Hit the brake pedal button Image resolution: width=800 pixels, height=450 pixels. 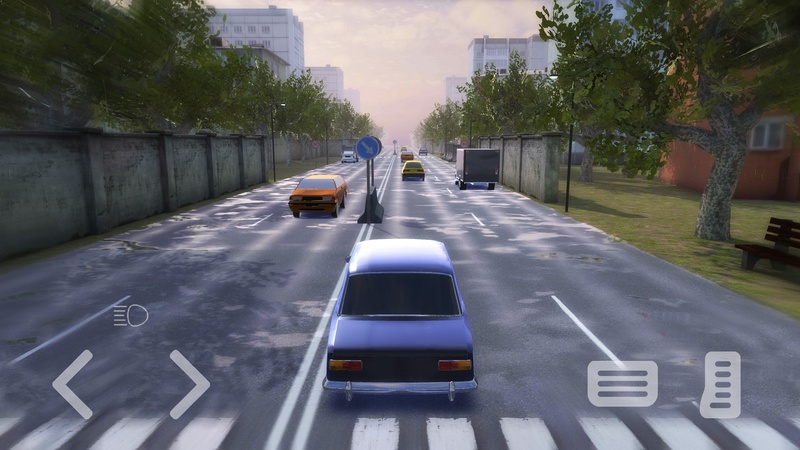622,383
